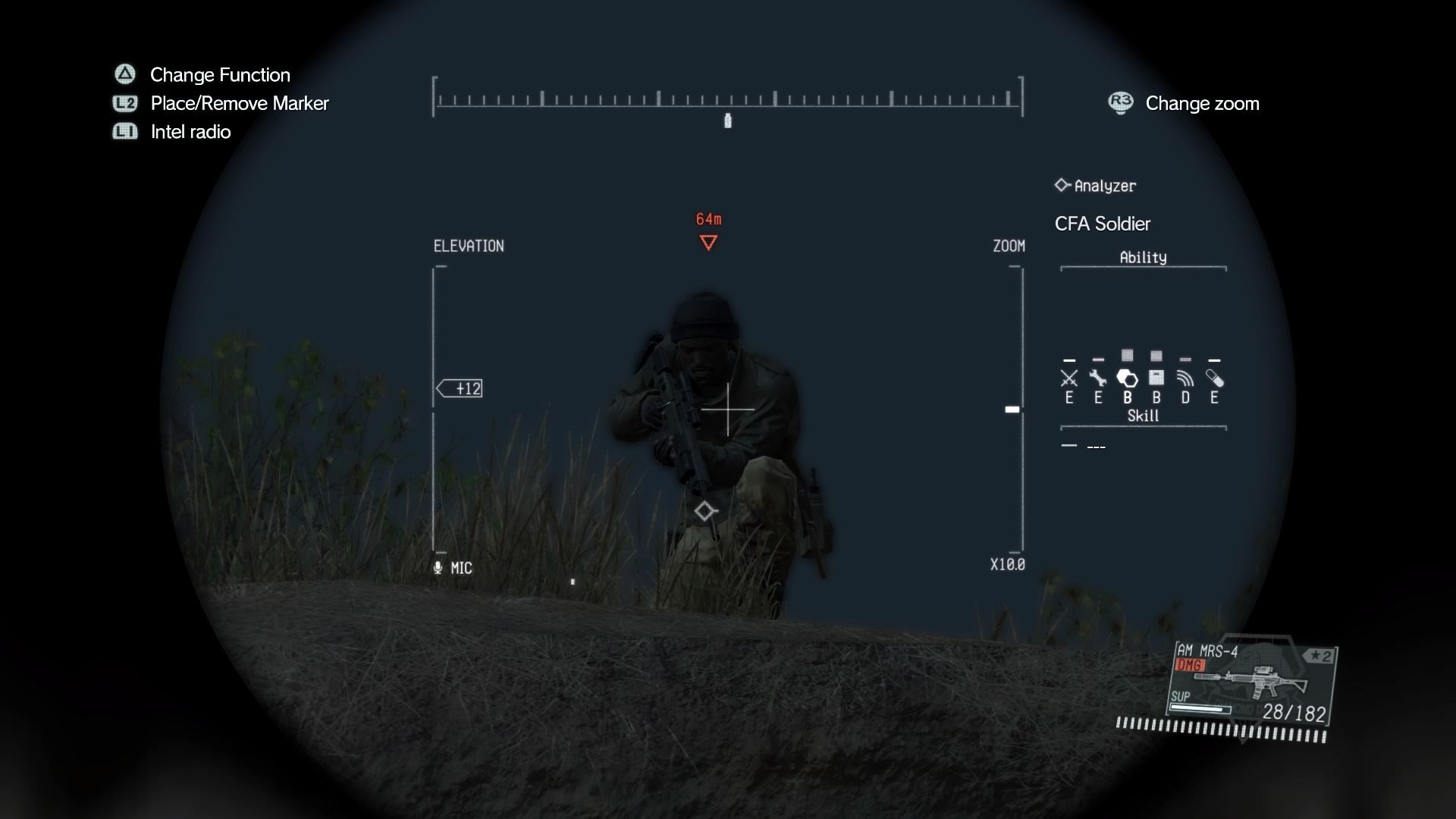
Task: Expand the Ability section header
Action: click(1142, 257)
